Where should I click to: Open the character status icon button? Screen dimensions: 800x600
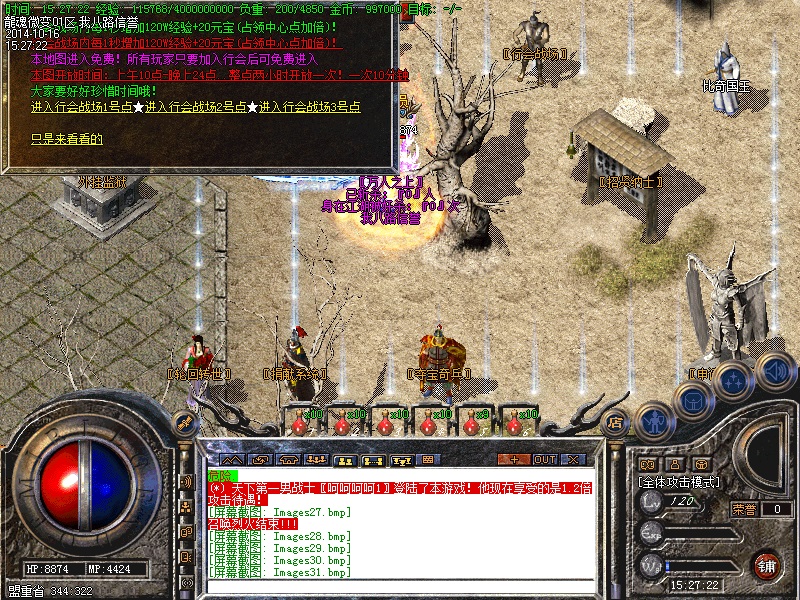[x=655, y=420]
